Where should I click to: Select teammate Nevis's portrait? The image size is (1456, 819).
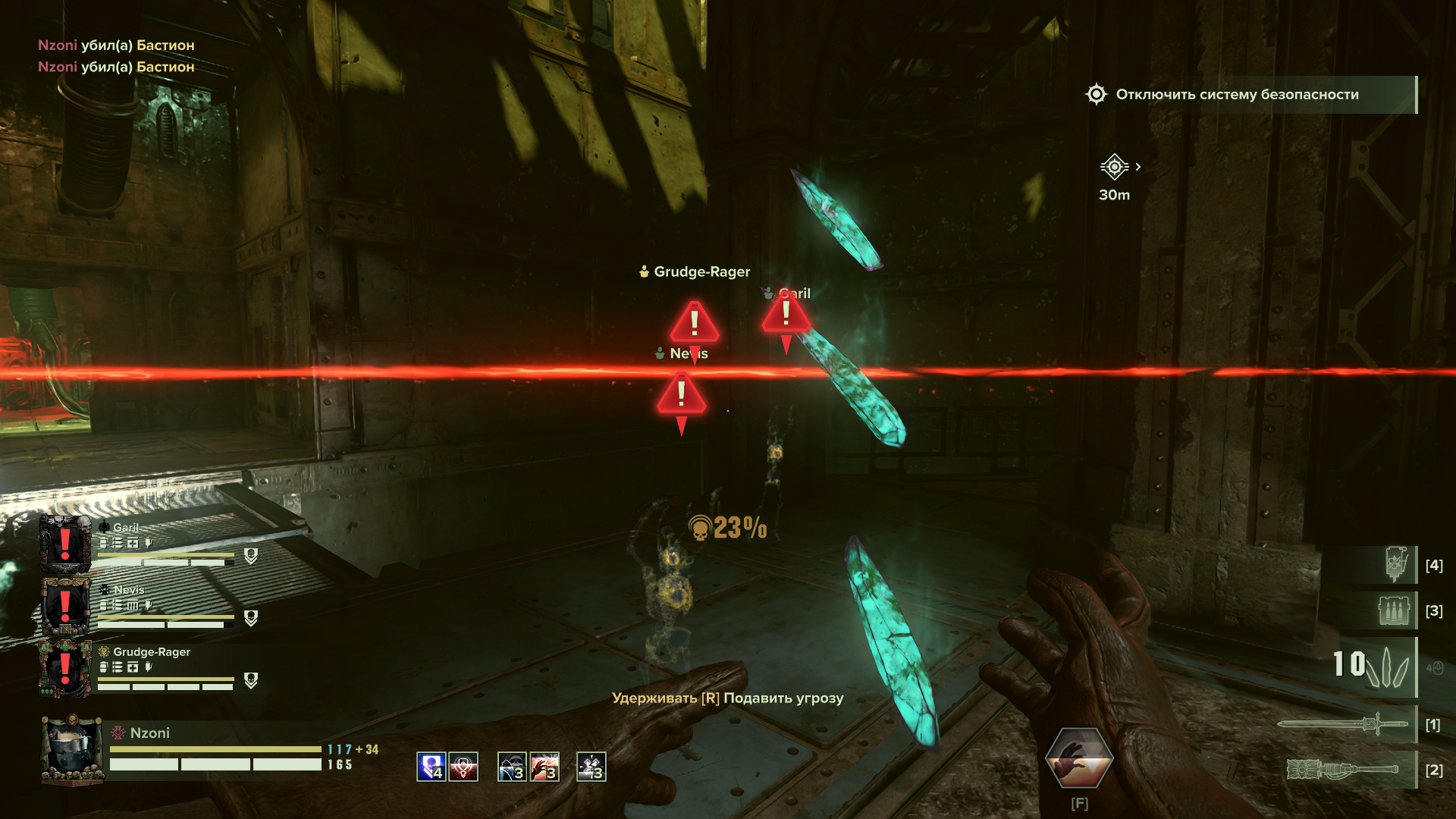point(65,606)
